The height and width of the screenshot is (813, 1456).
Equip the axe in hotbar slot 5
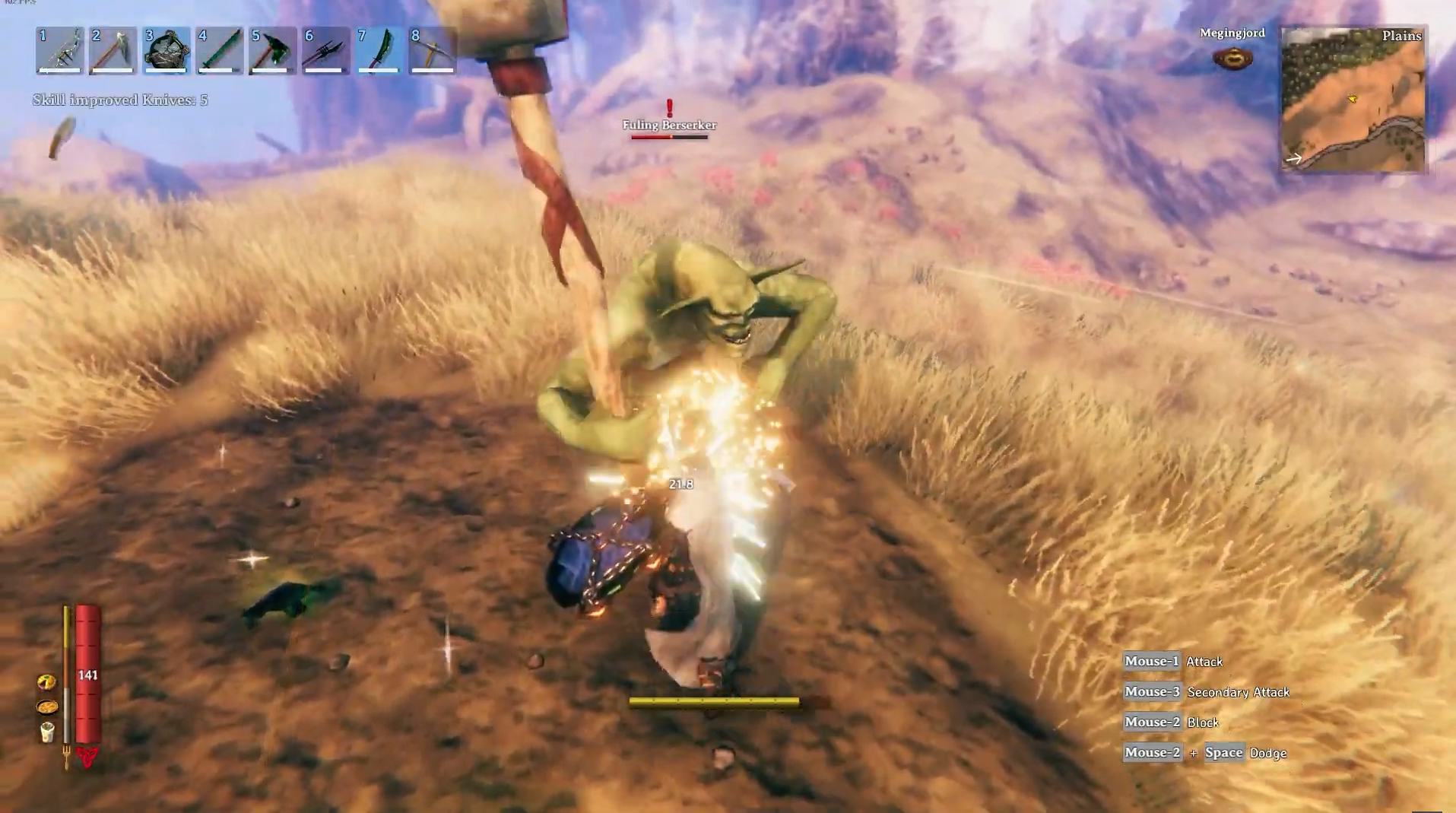coord(272,51)
